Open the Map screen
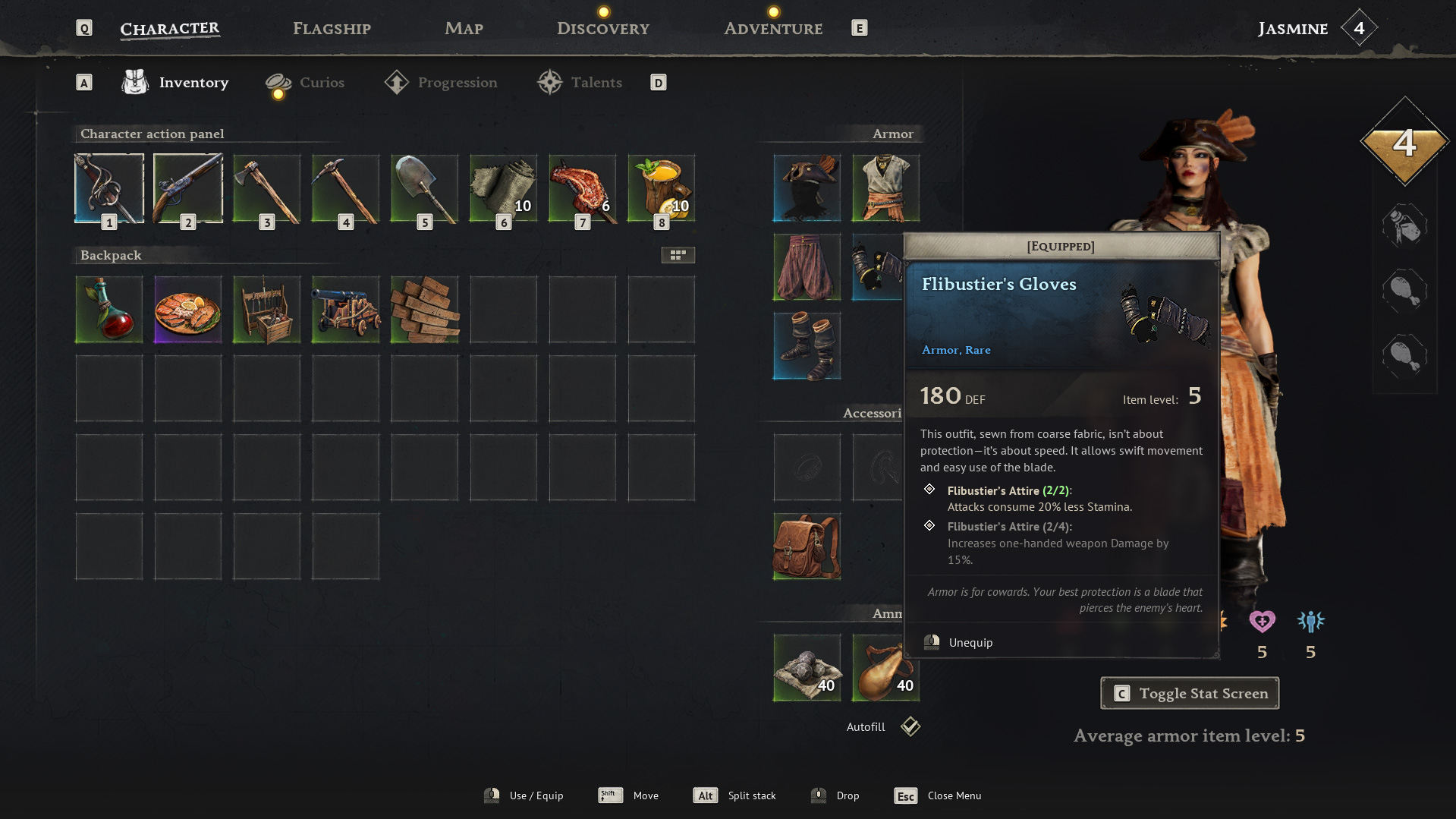Image resolution: width=1456 pixels, height=819 pixels. pyautogui.click(x=464, y=28)
